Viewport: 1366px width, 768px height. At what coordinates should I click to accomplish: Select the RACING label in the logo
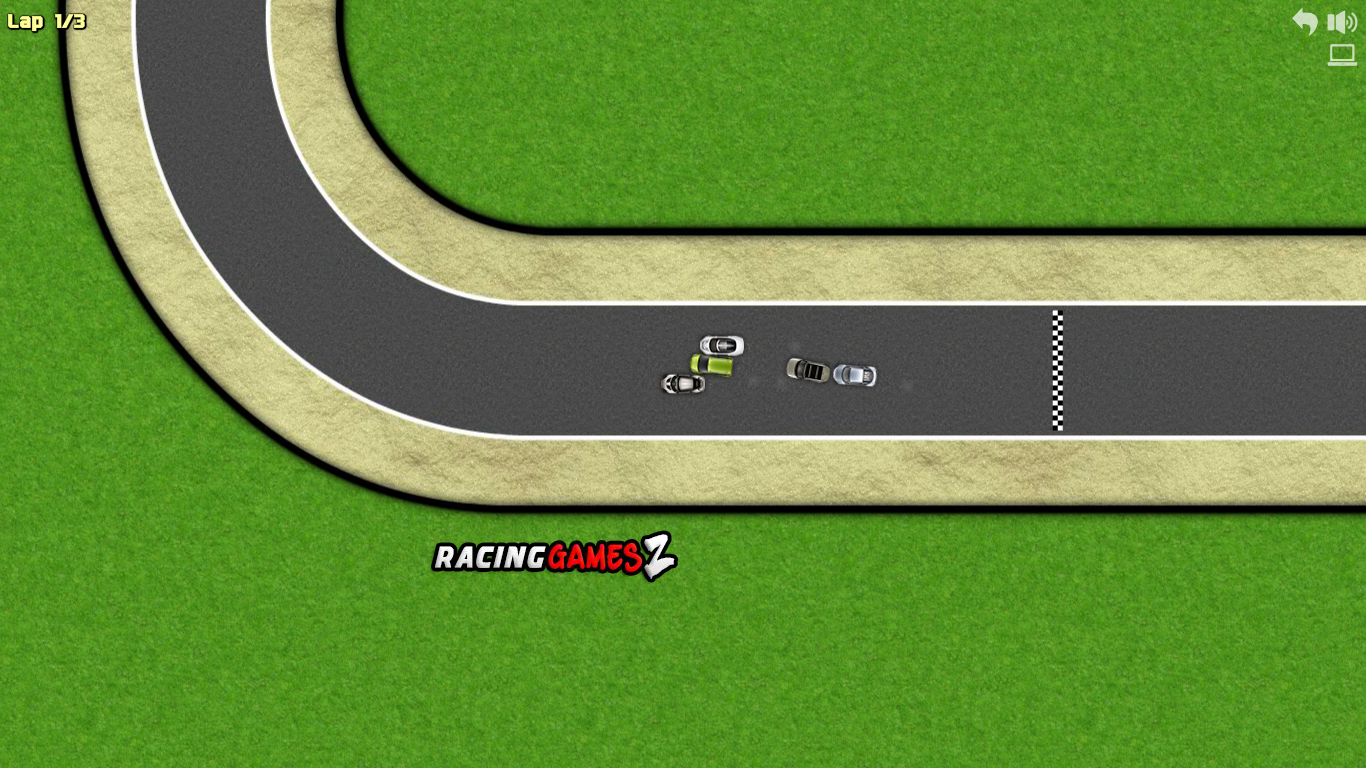pyautogui.click(x=489, y=557)
